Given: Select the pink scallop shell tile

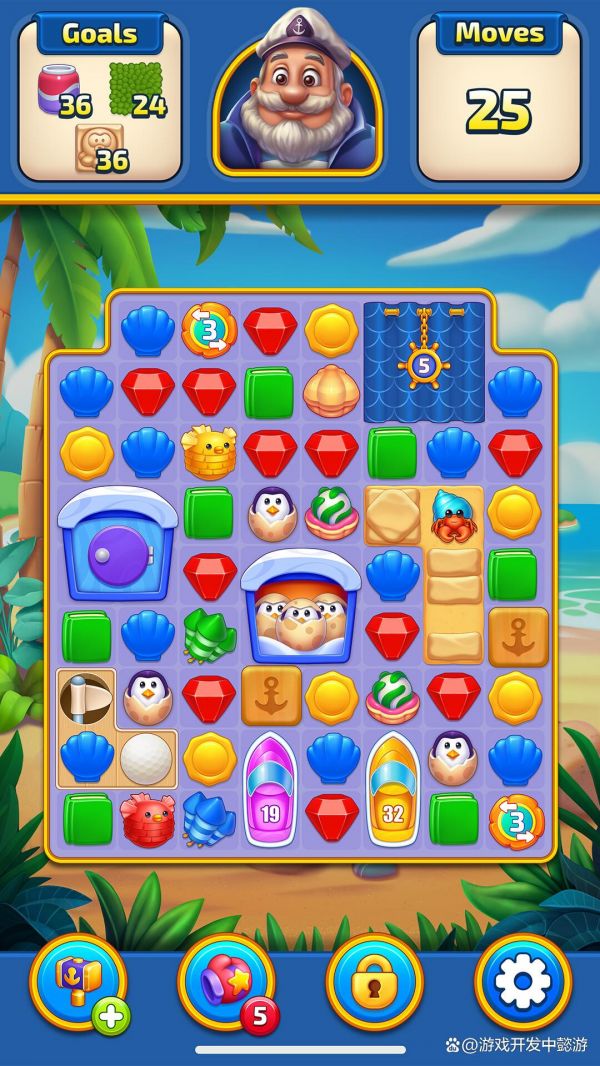Looking at the screenshot, I should pyautogui.click(x=332, y=391).
